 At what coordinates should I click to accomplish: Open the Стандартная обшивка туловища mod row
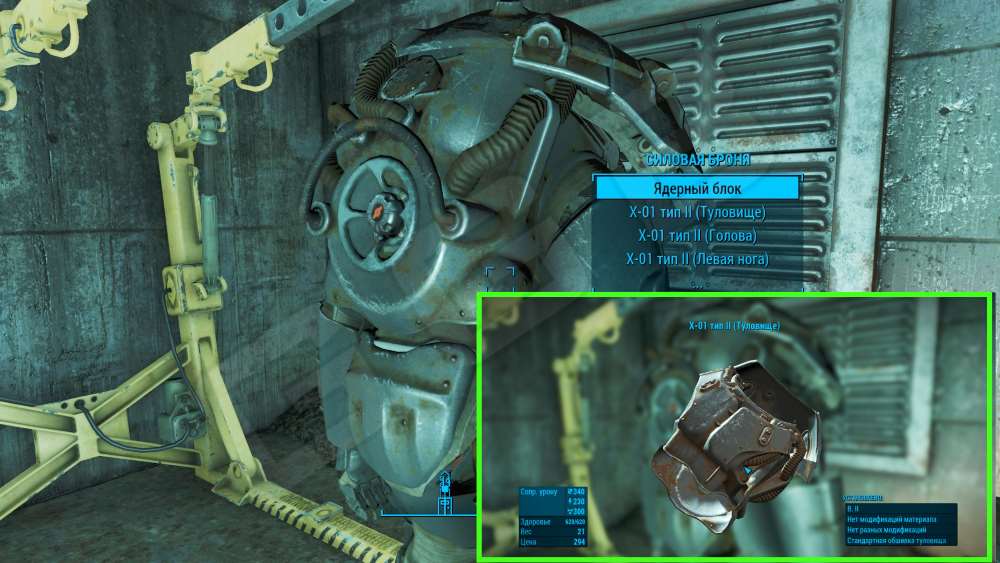pos(900,542)
